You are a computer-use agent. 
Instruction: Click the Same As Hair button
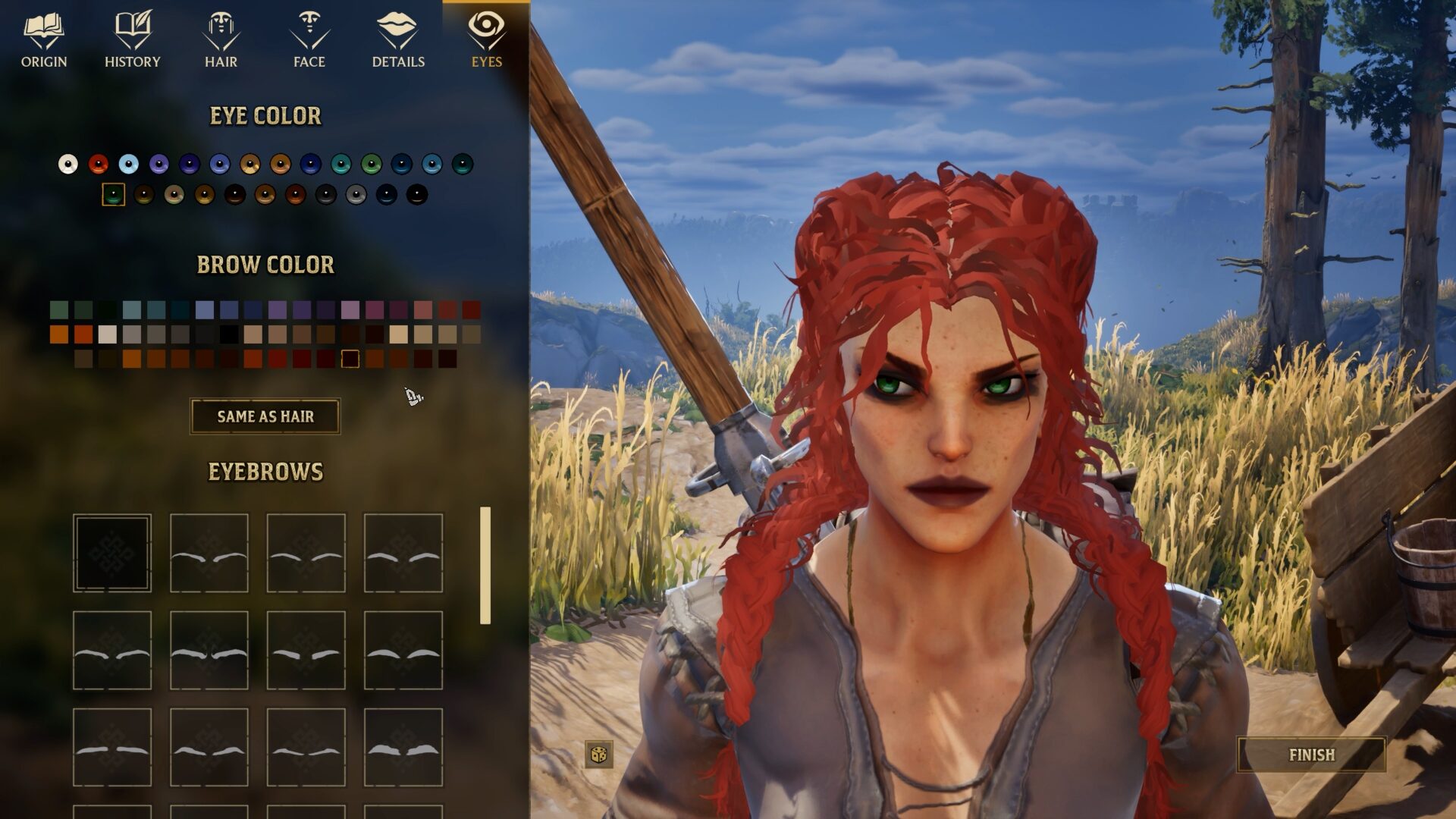pos(265,416)
